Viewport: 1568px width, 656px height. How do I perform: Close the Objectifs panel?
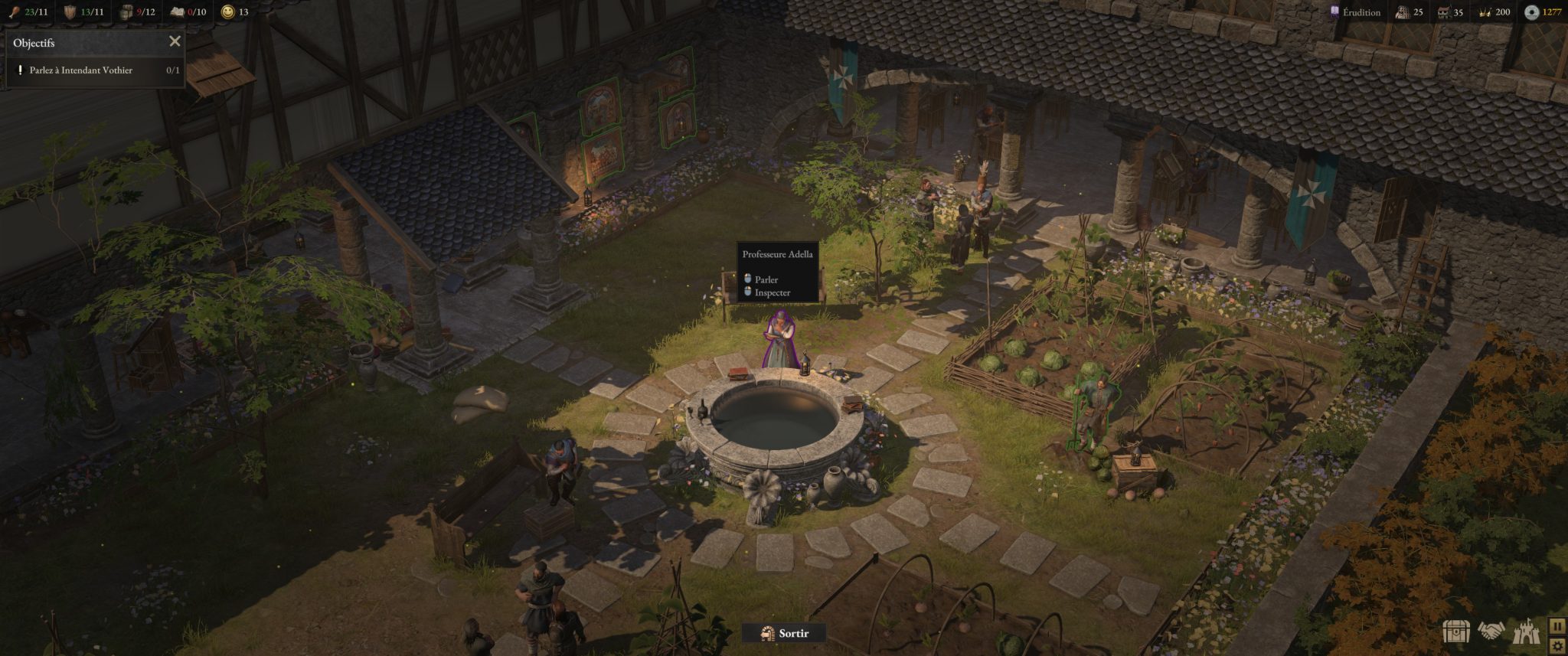click(x=175, y=41)
